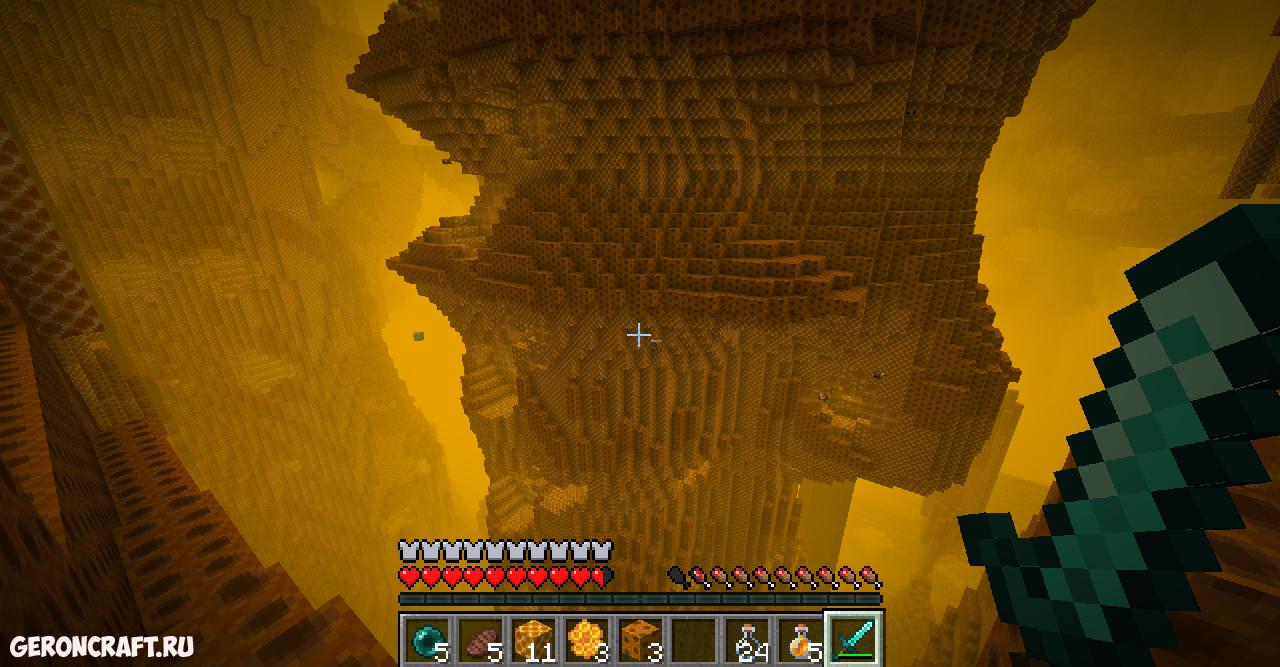The image size is (1280, 667).
Task: Select the diamond sword hotbar slot
Action: [x=853, y=638]
